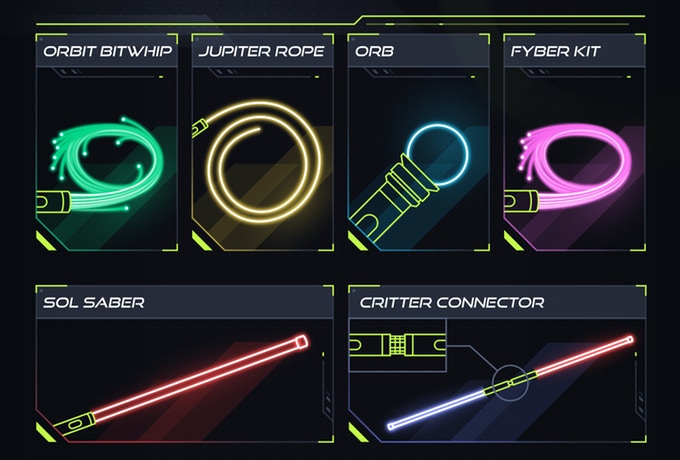Choose the Critter Connector panel
This screenshot has width=680, height=460.
click(495, 365)
